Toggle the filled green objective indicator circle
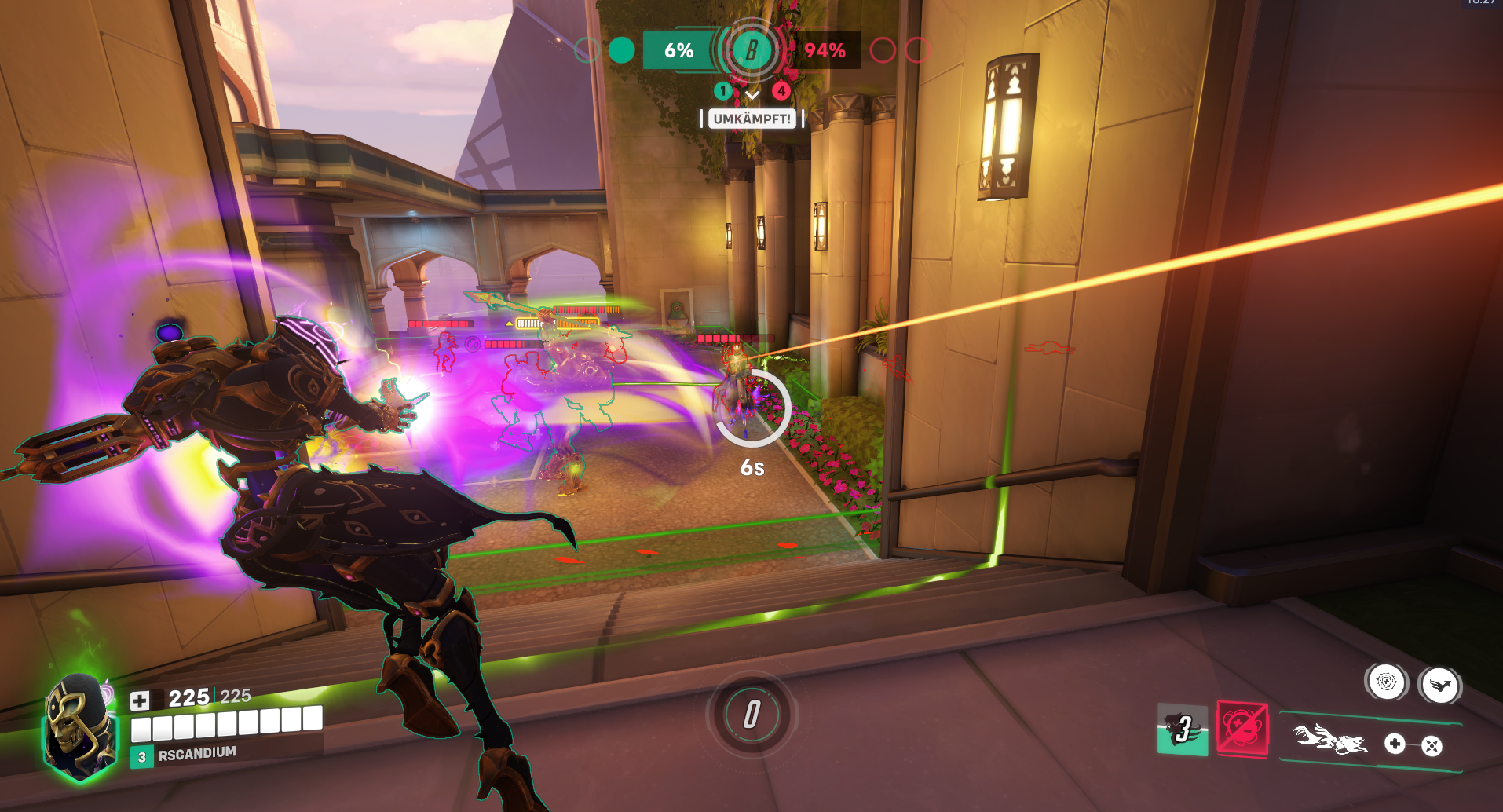This screenshot has height=812, width=1503. [622, 49]
